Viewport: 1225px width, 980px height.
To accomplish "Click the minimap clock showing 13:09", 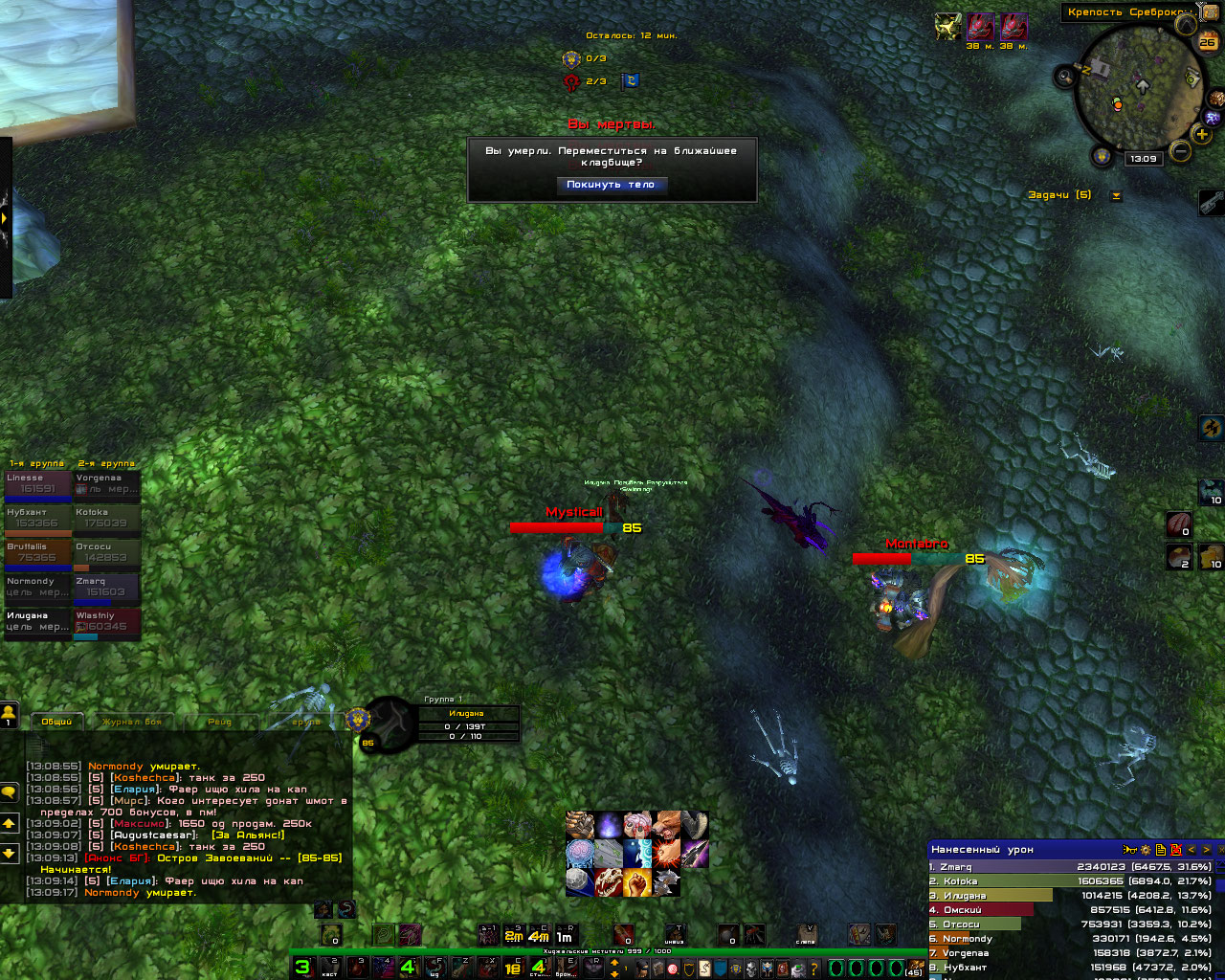I will click(1143, 159).
